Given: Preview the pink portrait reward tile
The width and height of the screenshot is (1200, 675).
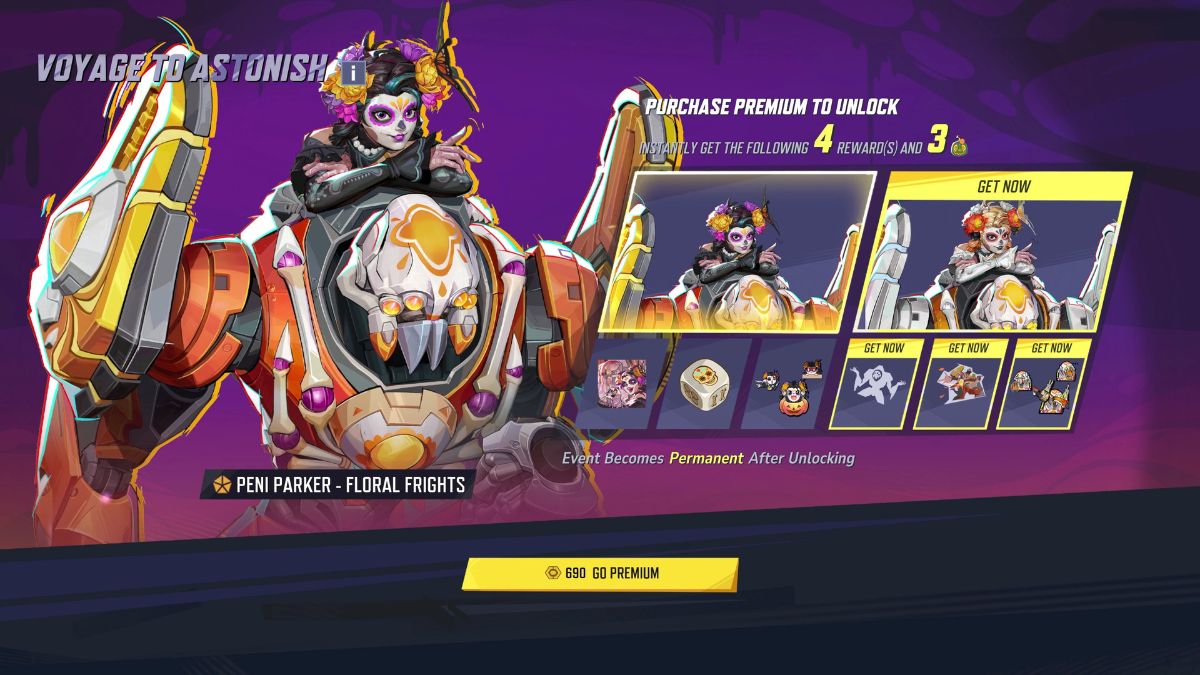Looking at the screenshot, I should click(x=621, y=385).
